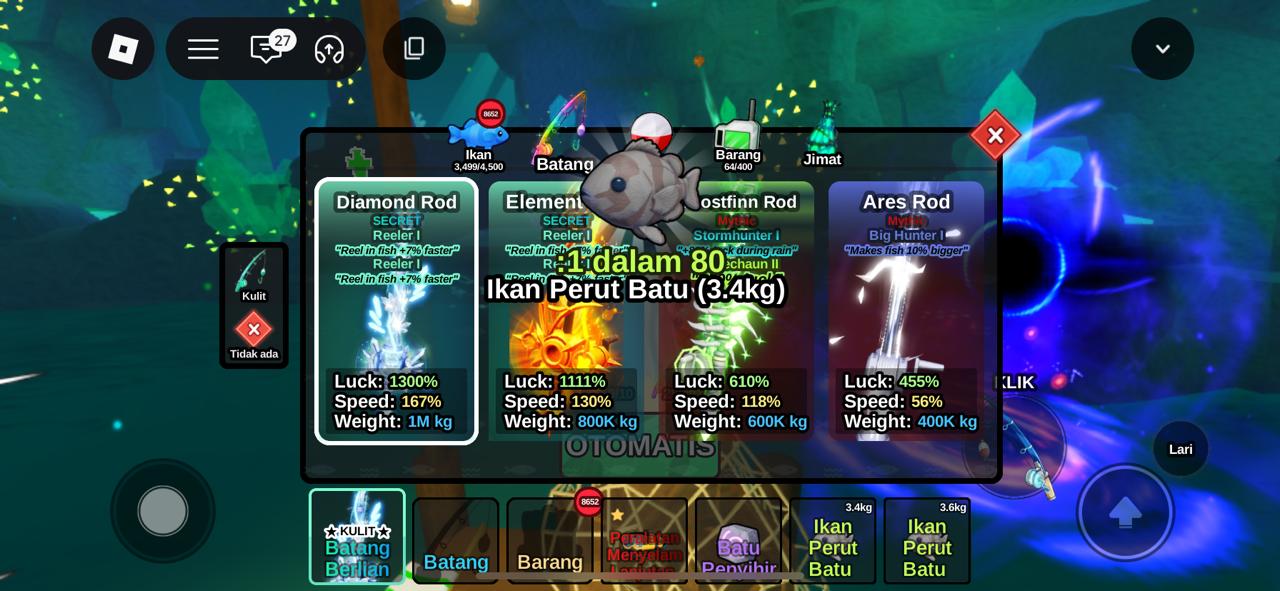Viewport: 1280px width, 591px height.
Task: Tap the jump arrow button
Action: pyautogui.click(x=1125, y=512)
